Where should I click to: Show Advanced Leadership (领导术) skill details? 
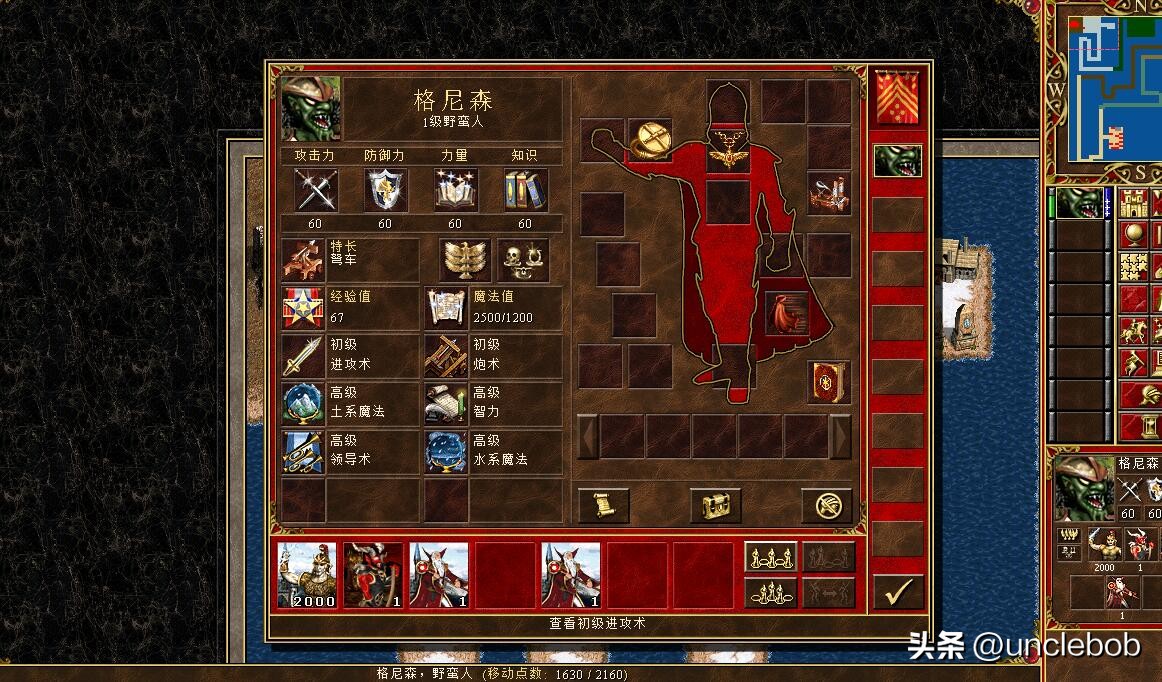302,451
